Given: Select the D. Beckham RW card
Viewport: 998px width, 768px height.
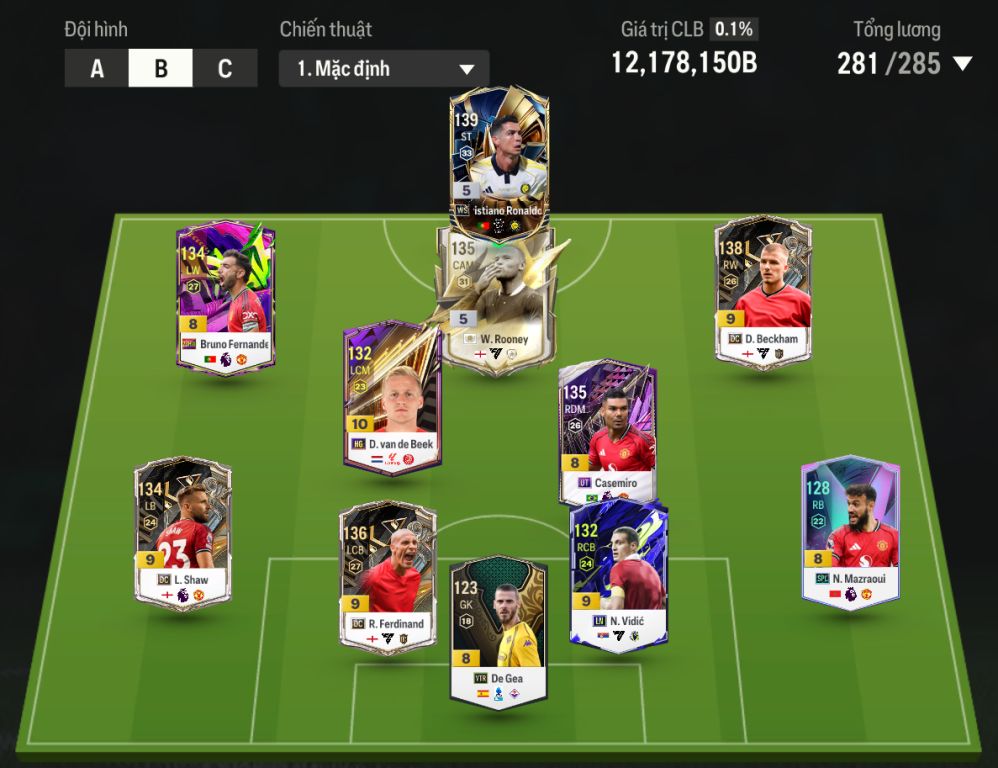Looking at the screenshot, I should pos(763,292).
